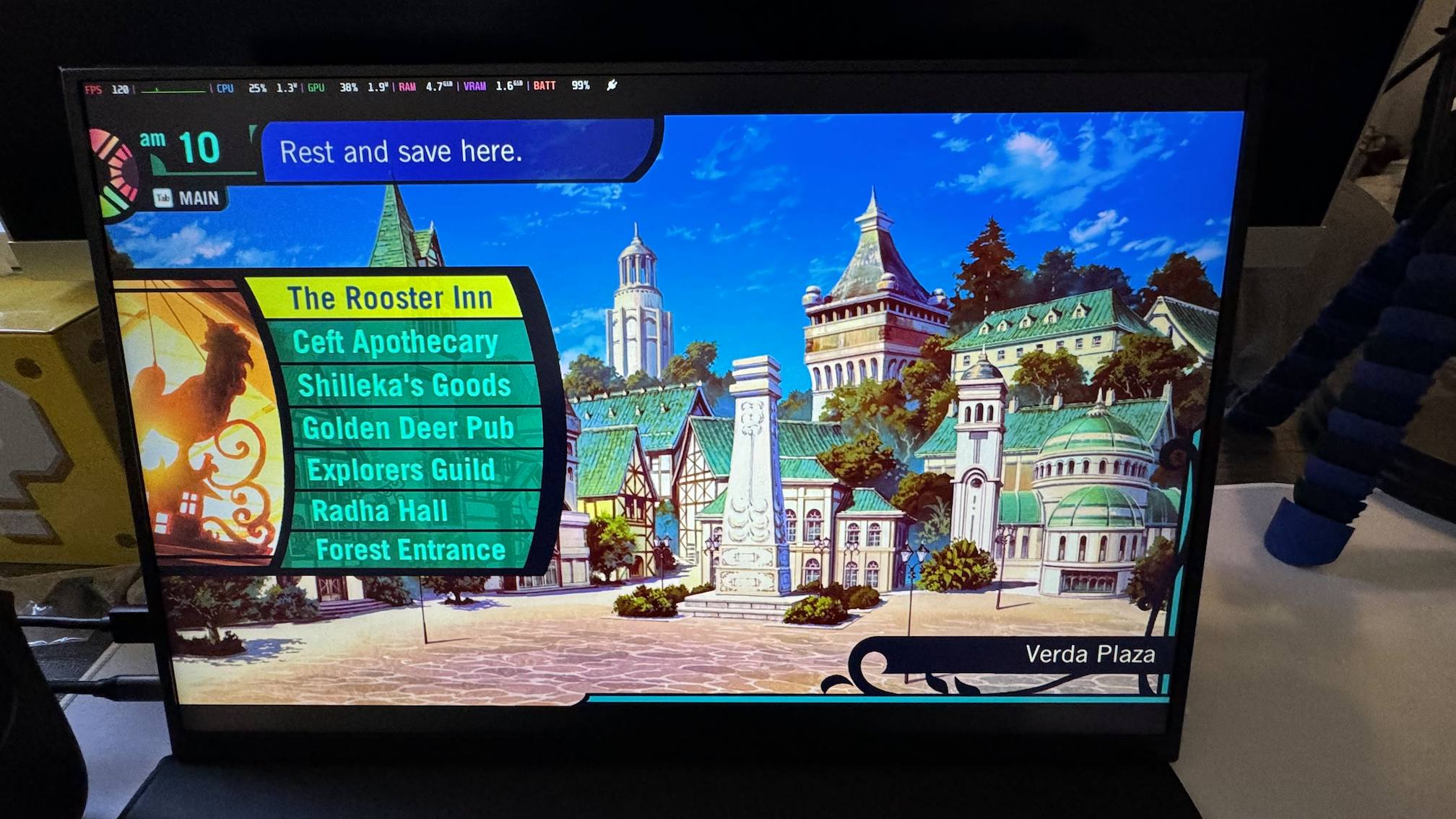
Task: Select The Rooster Inn
Action: point(389,298)
